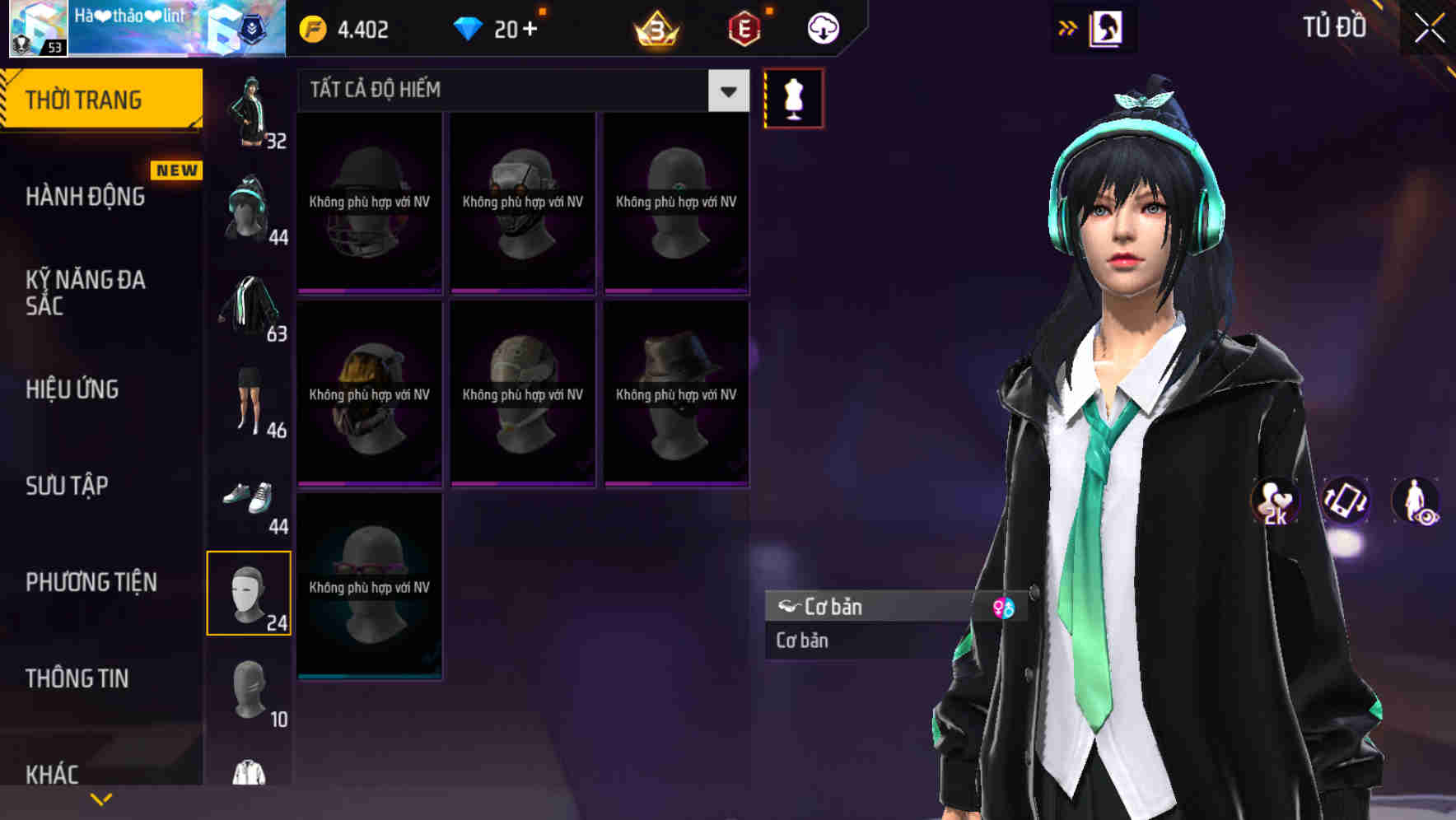Screen dimensions: 1456x820
Task: Click the double arrow expander near avatar panel
Action: point(1068,27)
